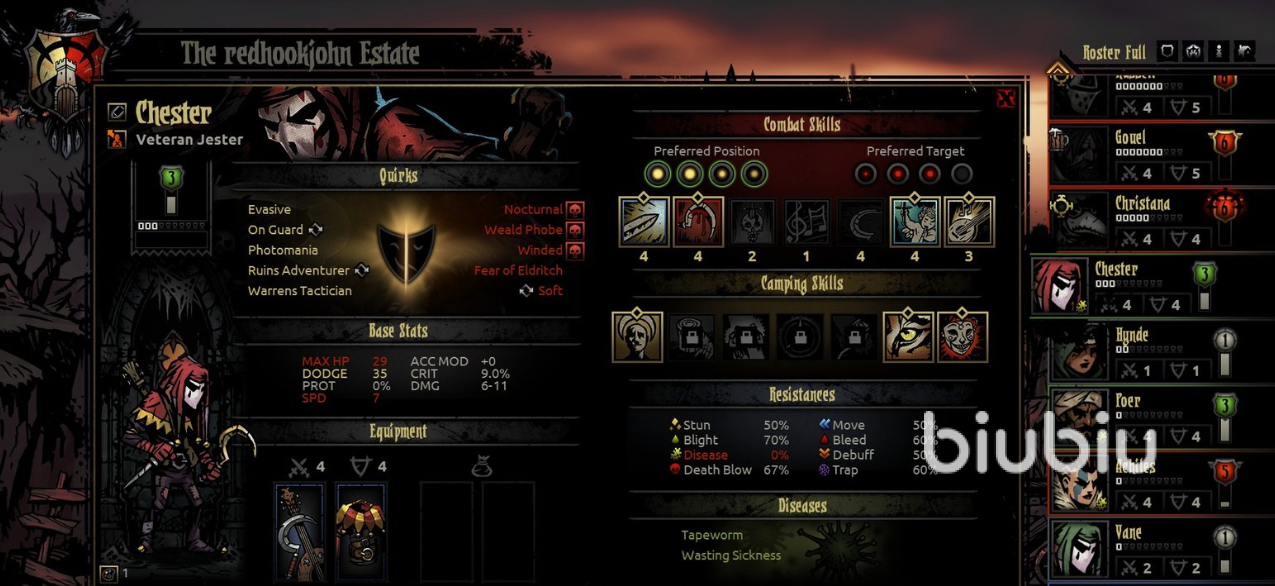Choose the yellow tiger eye camping skill
The width and height of the screenshot is (1275, 586).
[x=908, y=337]
